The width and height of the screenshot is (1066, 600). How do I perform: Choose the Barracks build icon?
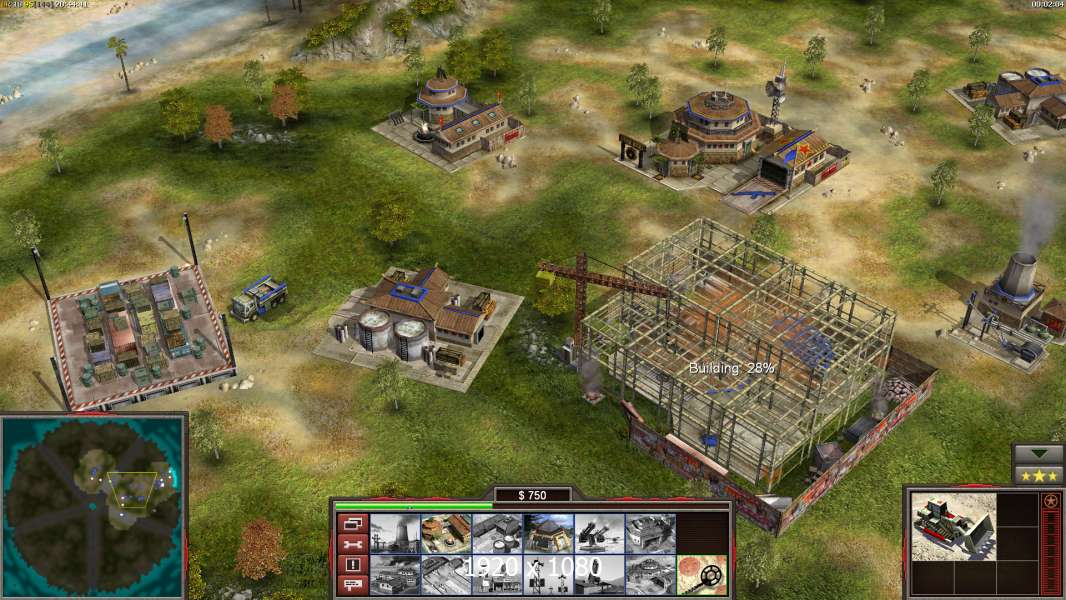[x=446, y=533]
